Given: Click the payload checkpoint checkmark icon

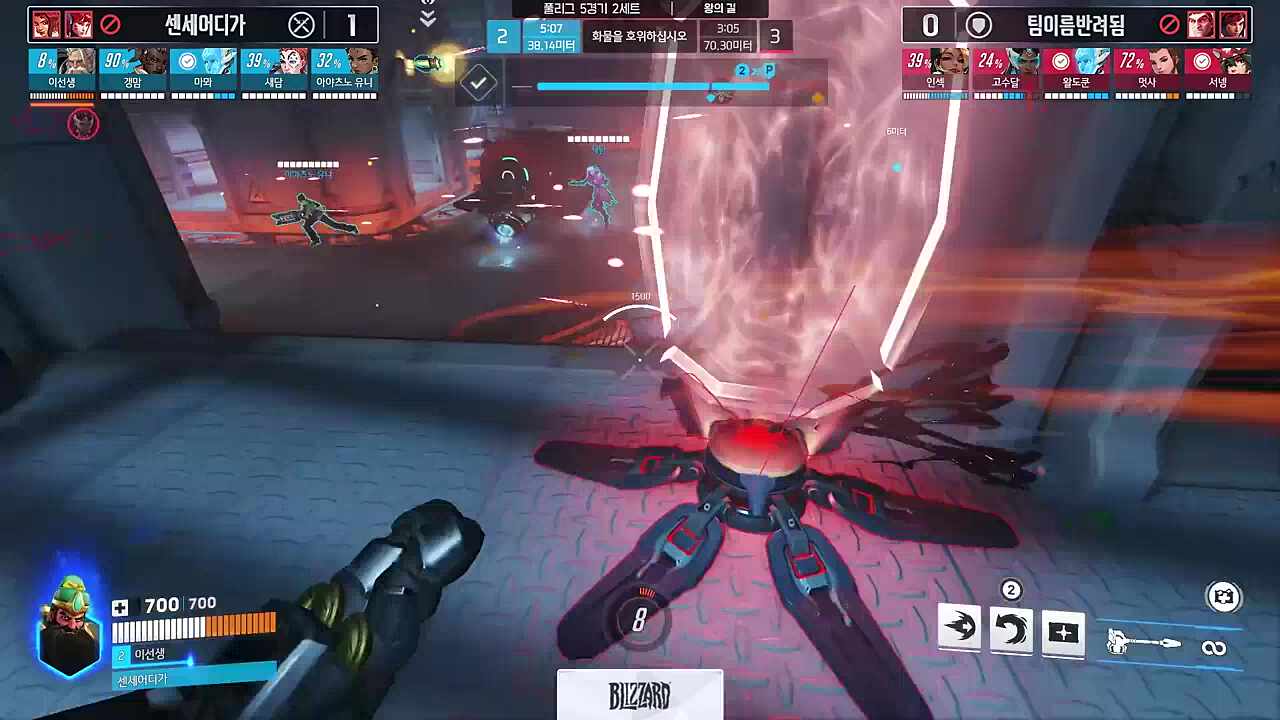Looking at the screenshot, I should click(479, 83).
